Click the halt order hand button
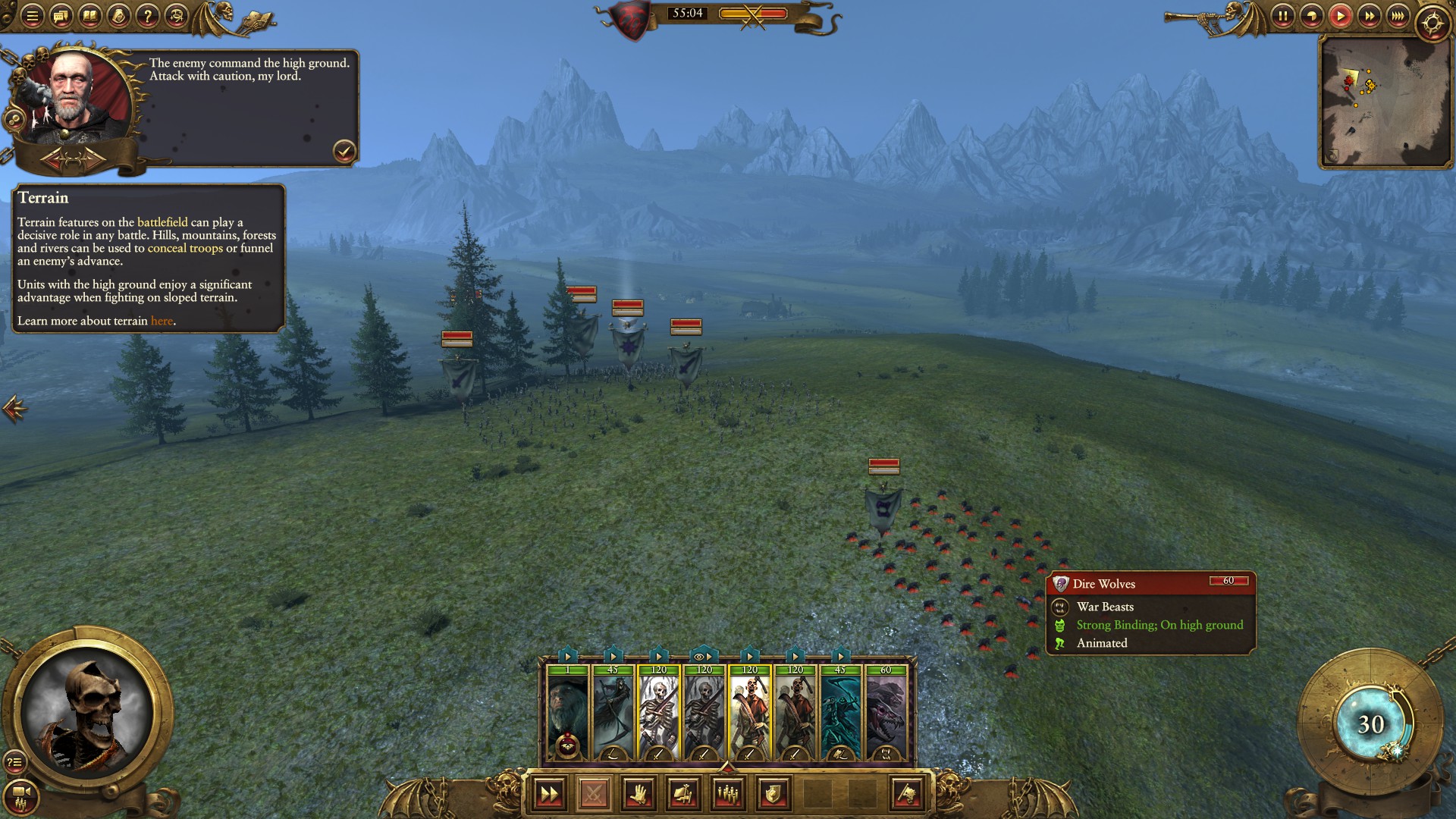Image resolution: width=1456 pixels, height=819 pixels. (639, 794)
